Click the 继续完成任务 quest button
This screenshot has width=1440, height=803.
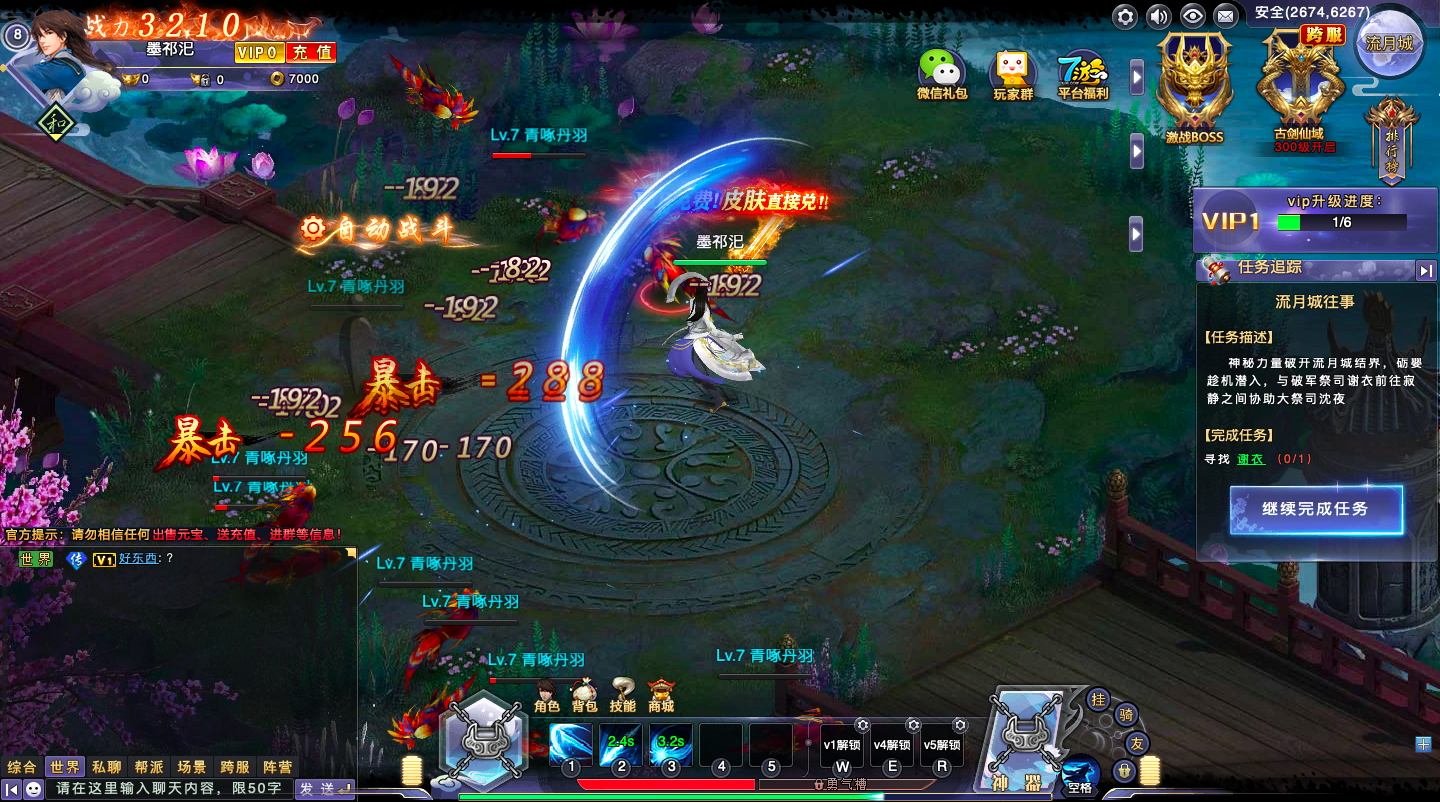click(1315, 510)
